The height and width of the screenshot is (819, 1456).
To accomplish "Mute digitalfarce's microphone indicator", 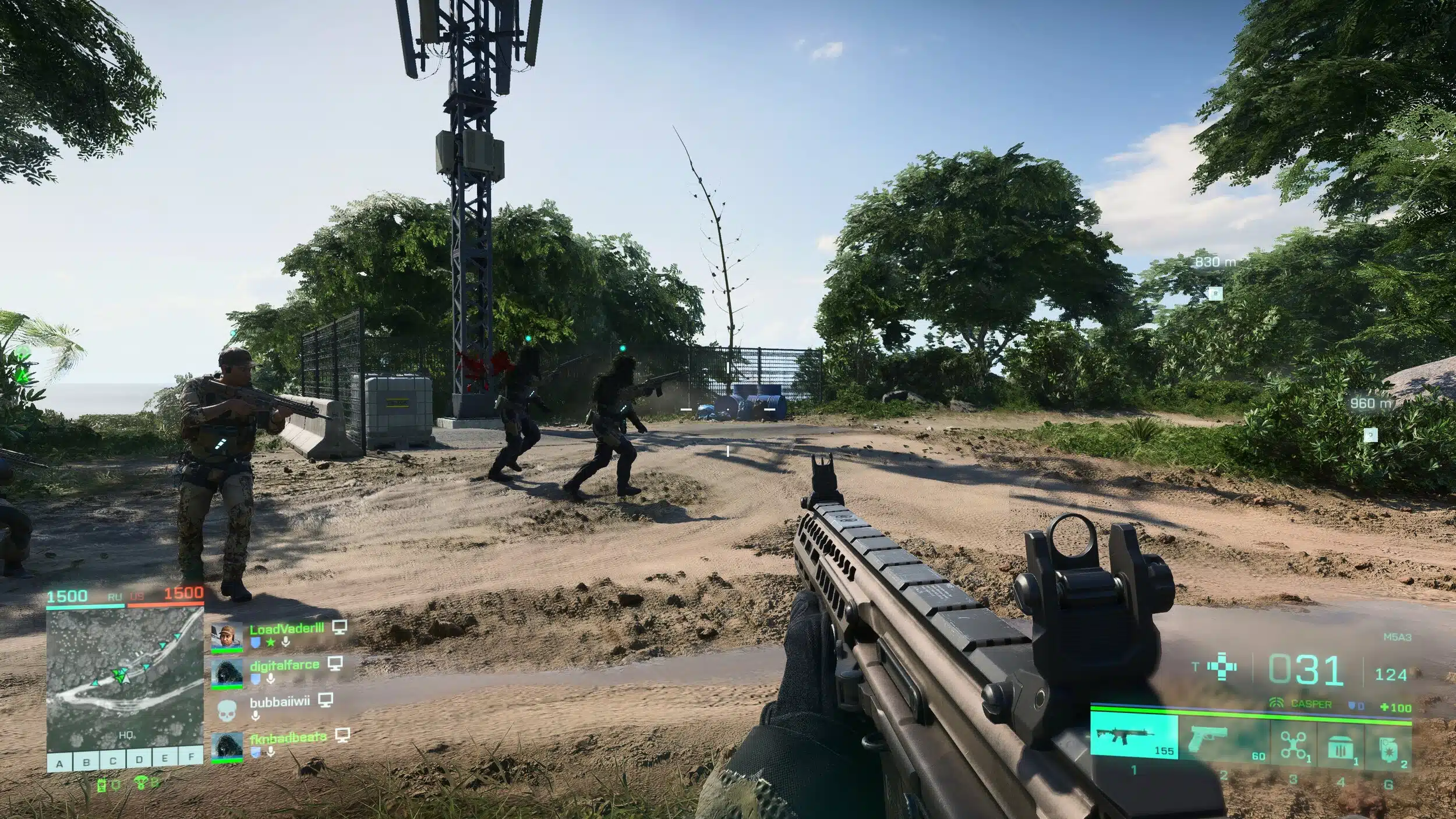I will pos(271,679).
